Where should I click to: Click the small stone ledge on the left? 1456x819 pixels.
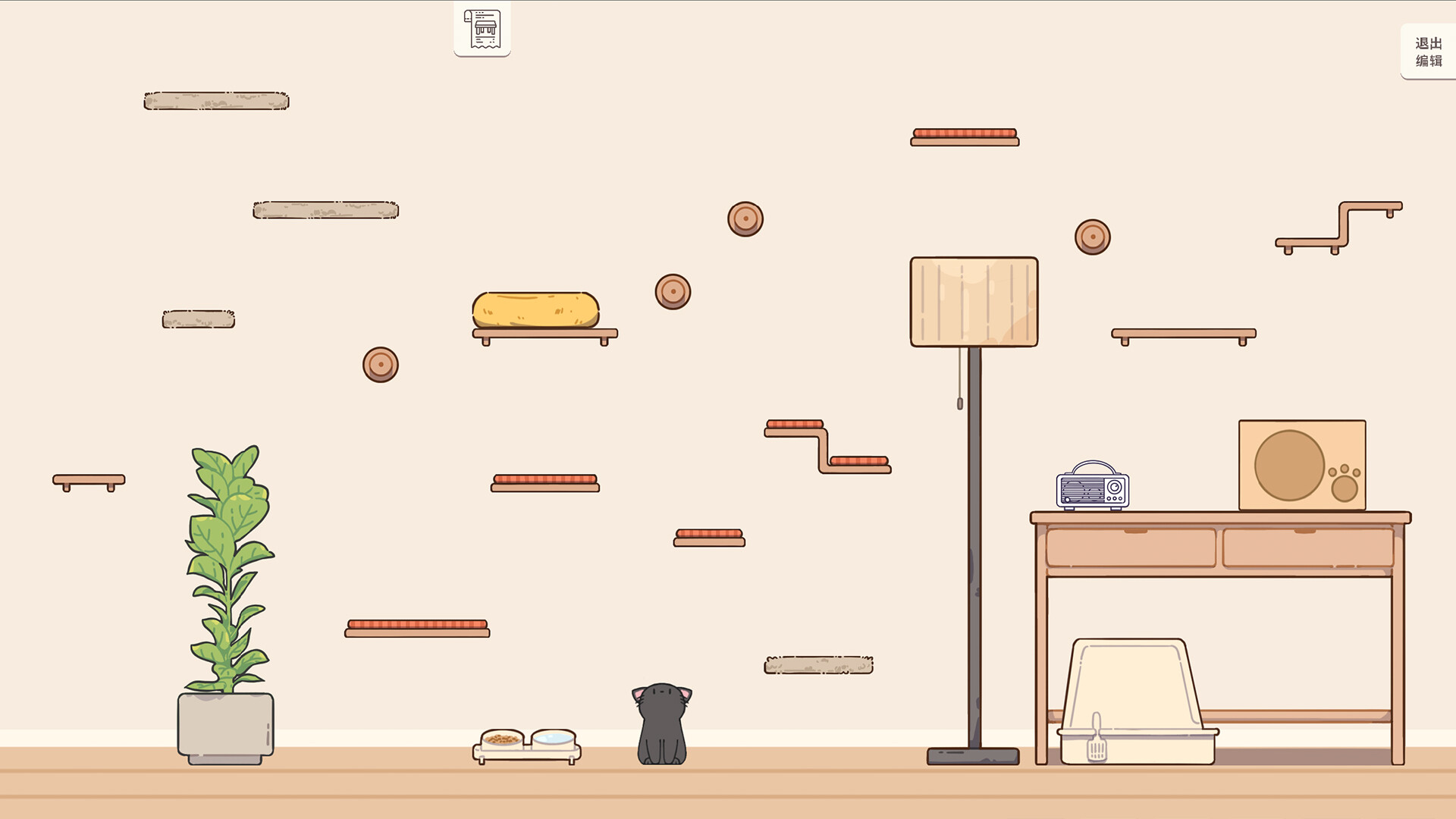point(198,318)
